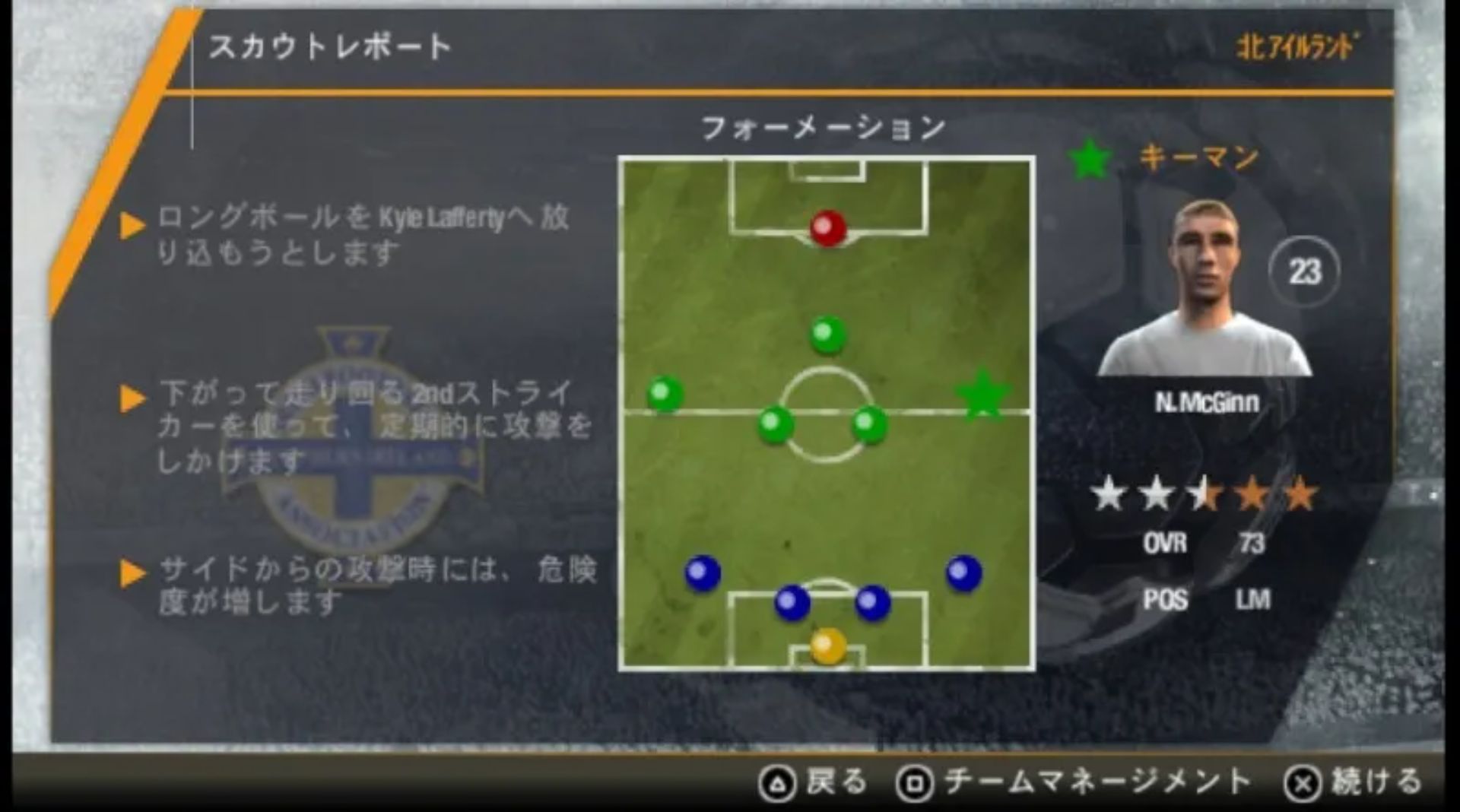Open the central defensive midfielder pairing dot

pos(774,426)
